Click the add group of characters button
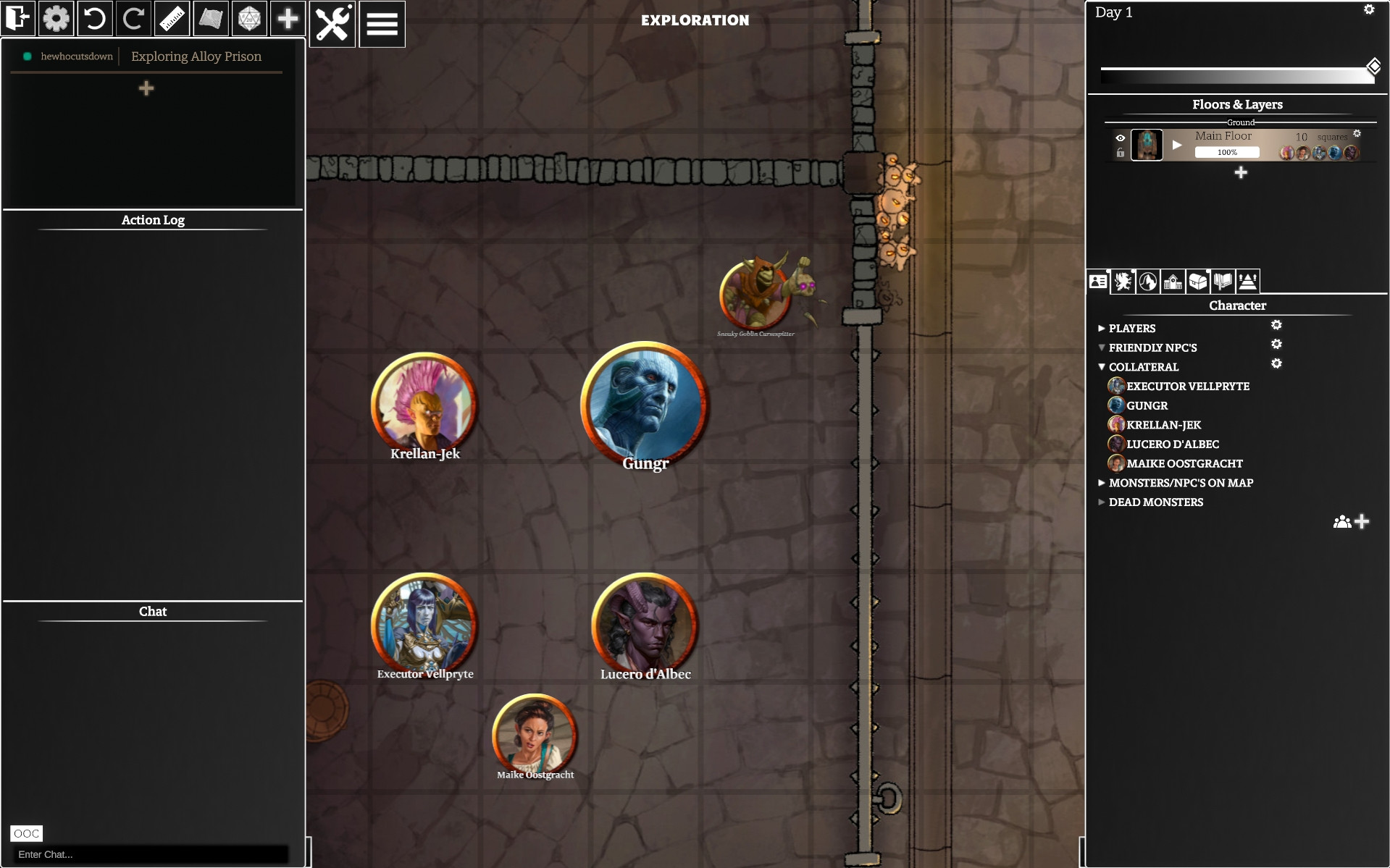Viewport: 1390px width, 868px height. point(1351,522)
